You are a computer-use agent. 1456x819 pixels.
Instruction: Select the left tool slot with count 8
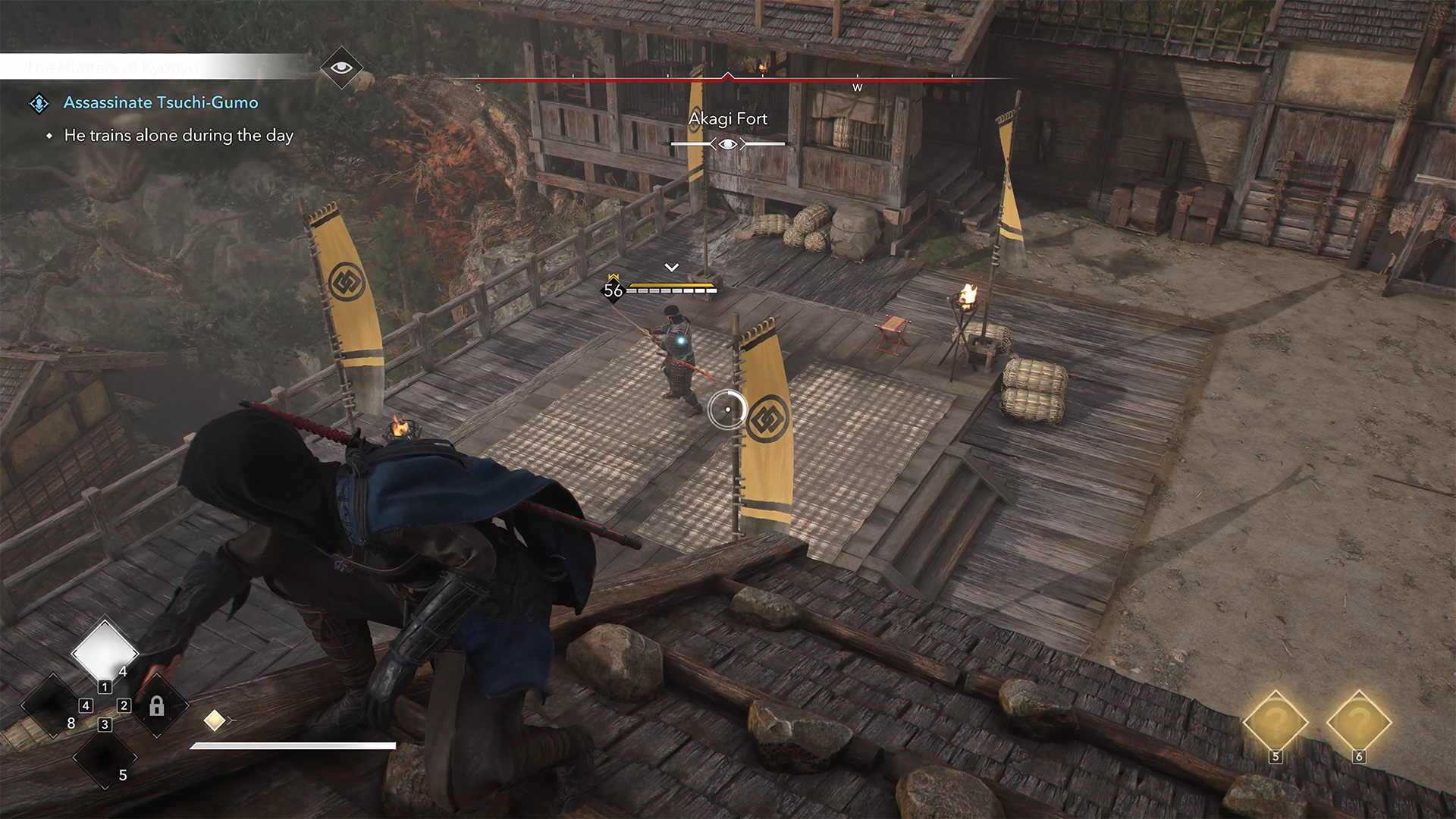pyautogui.click(x=52, y=707)
